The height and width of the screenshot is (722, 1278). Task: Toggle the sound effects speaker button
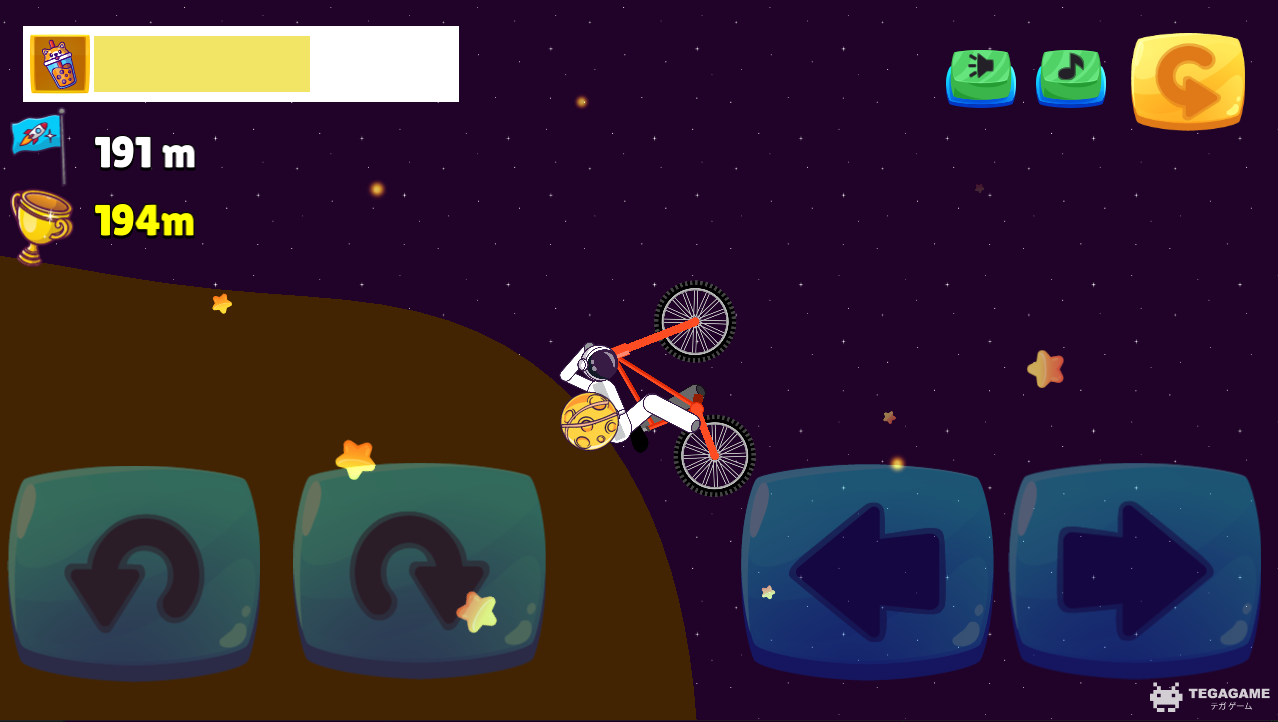[x=980, y=75]
